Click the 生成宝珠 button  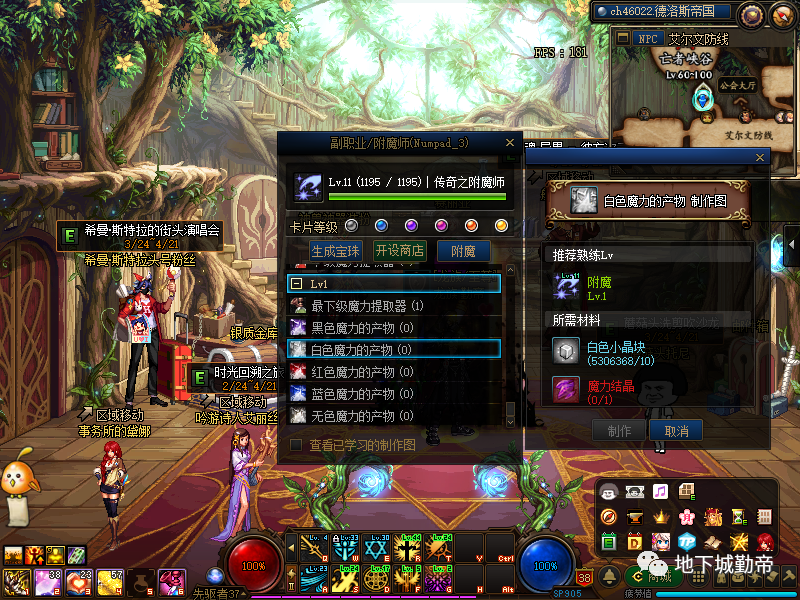click(x=335, y=251)
